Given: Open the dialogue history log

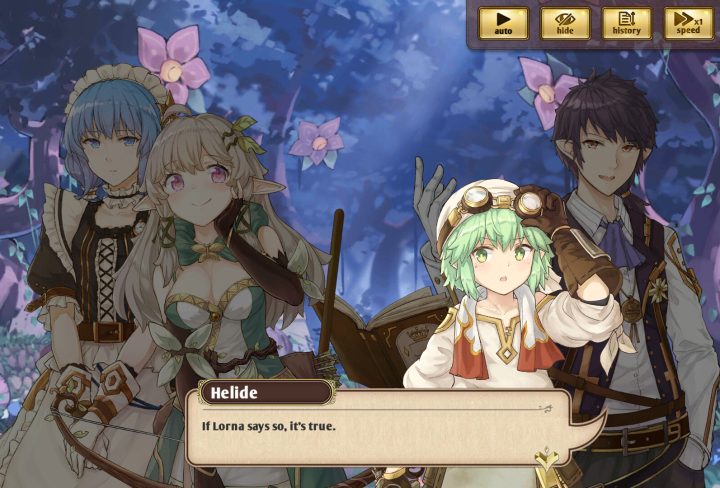Looking at the screenshot, I should pyautogui.click(x=627, y=23).
